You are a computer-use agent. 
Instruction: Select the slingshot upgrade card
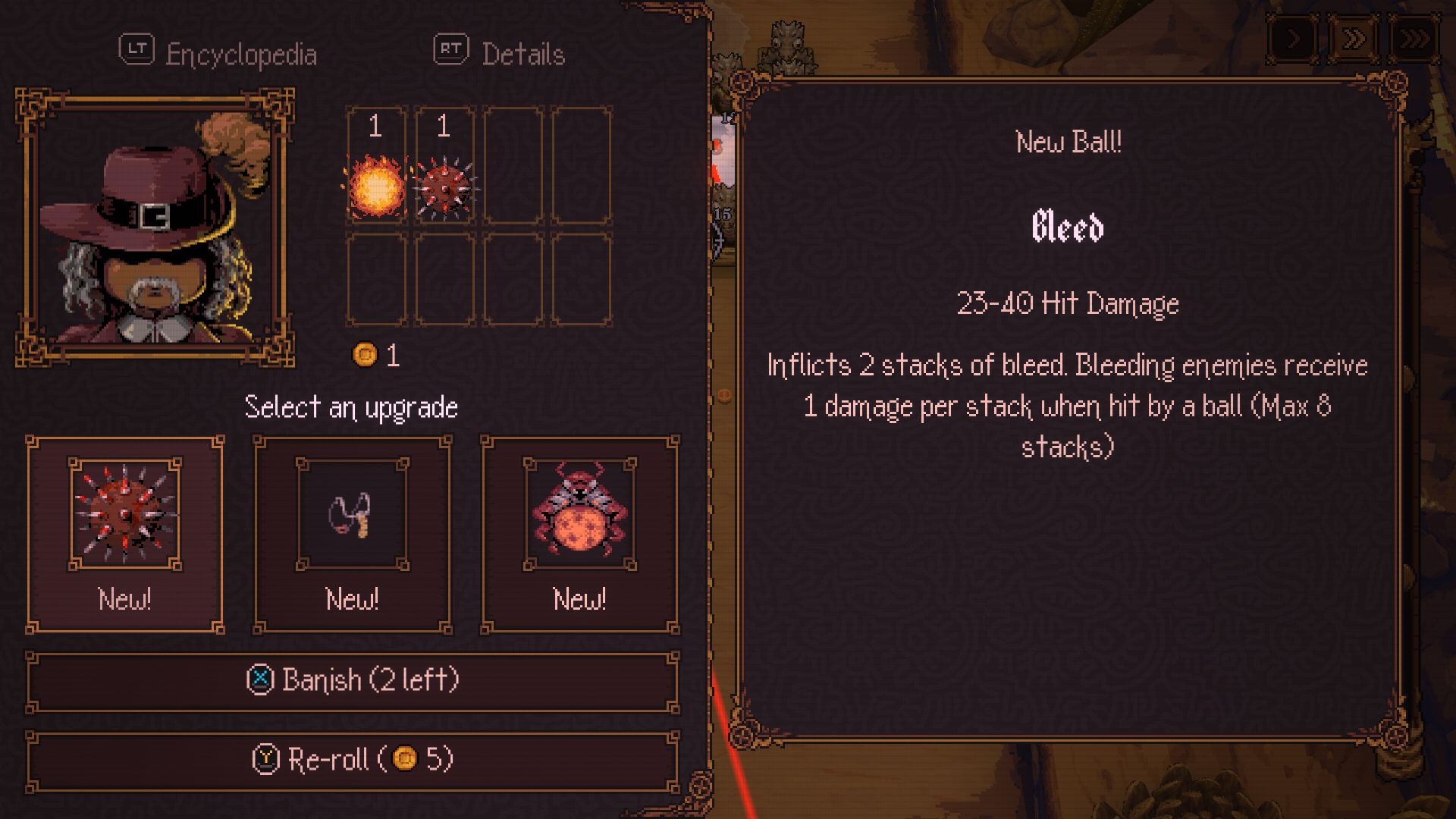[352, 534]
